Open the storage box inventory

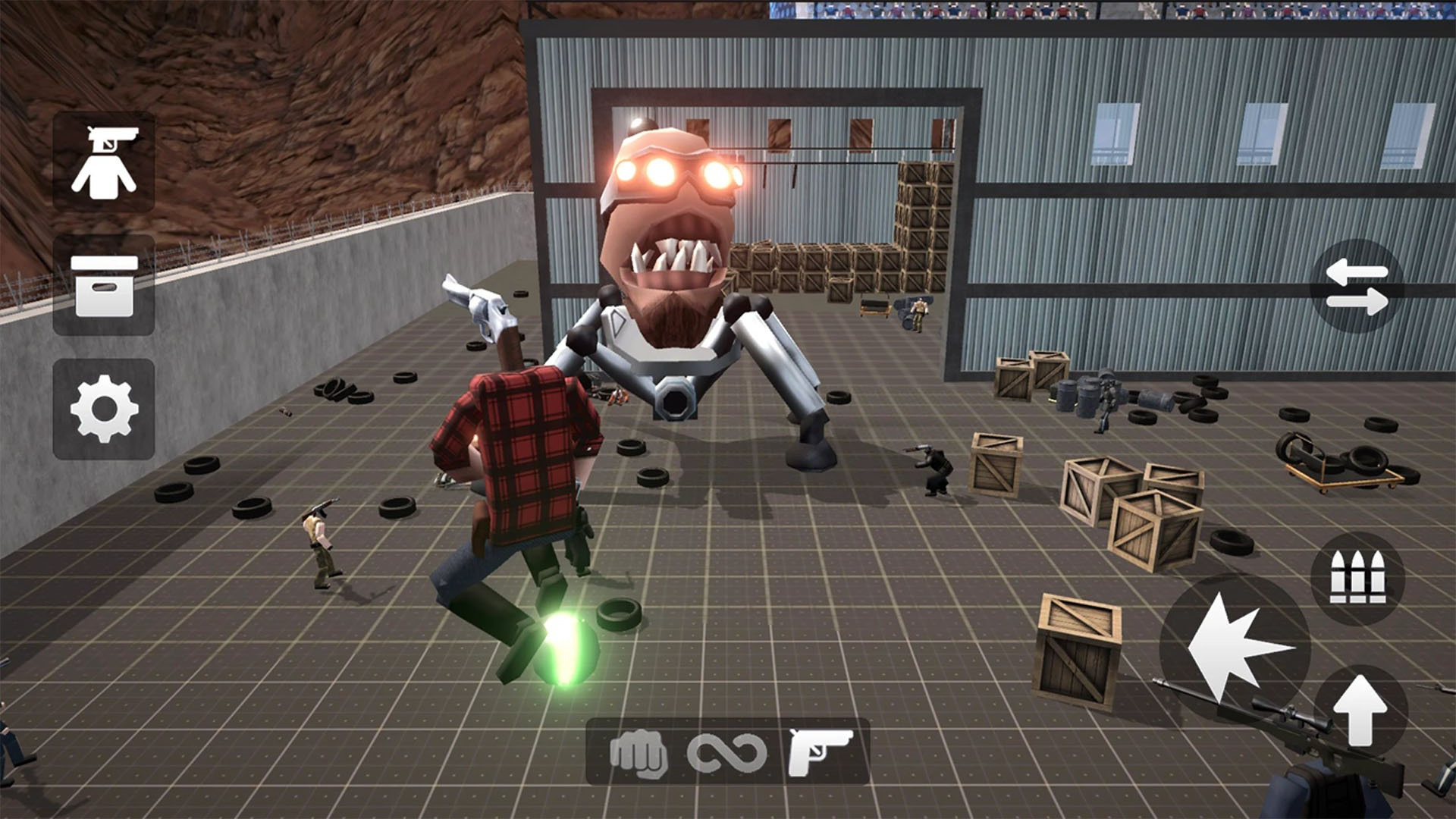tap(104, 286)
